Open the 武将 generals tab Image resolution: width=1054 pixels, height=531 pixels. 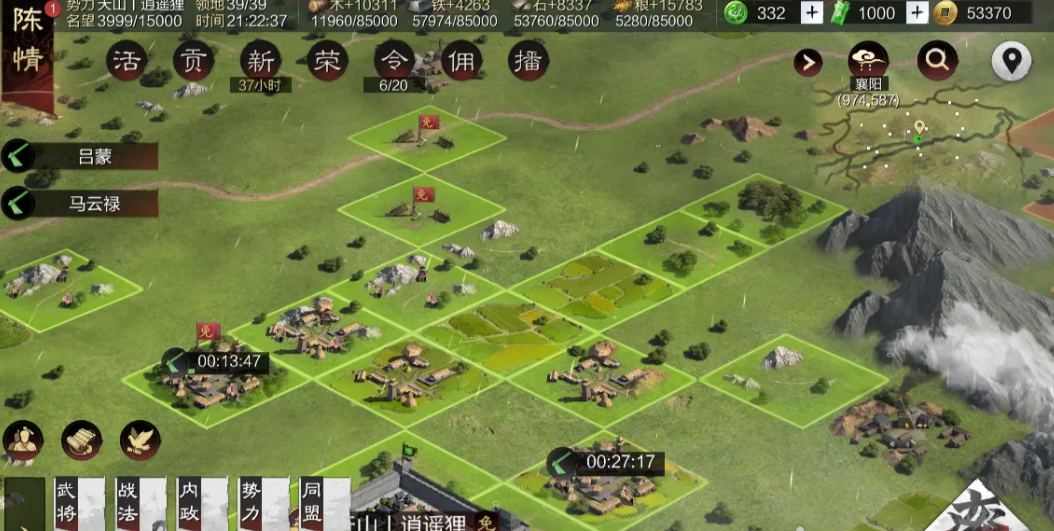tap(66, 500)
